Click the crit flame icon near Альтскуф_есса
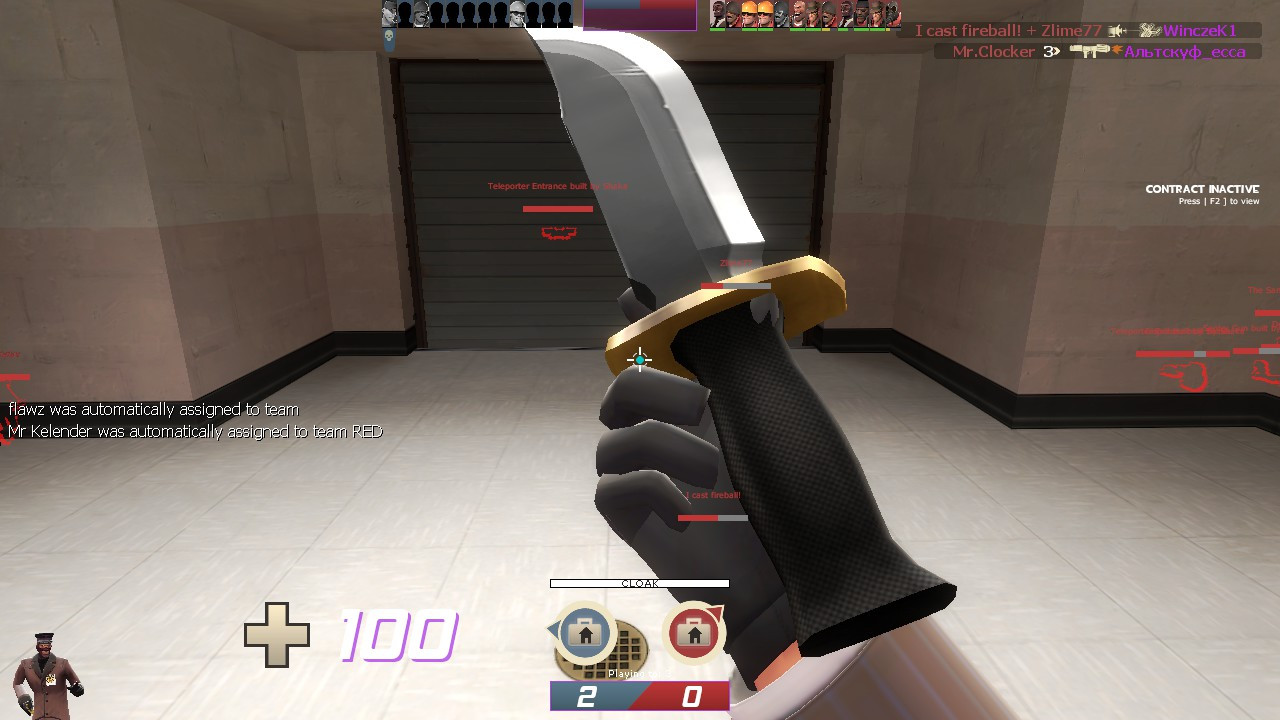The height and width of the screenshot is (720, 1280). (1118, 50)
